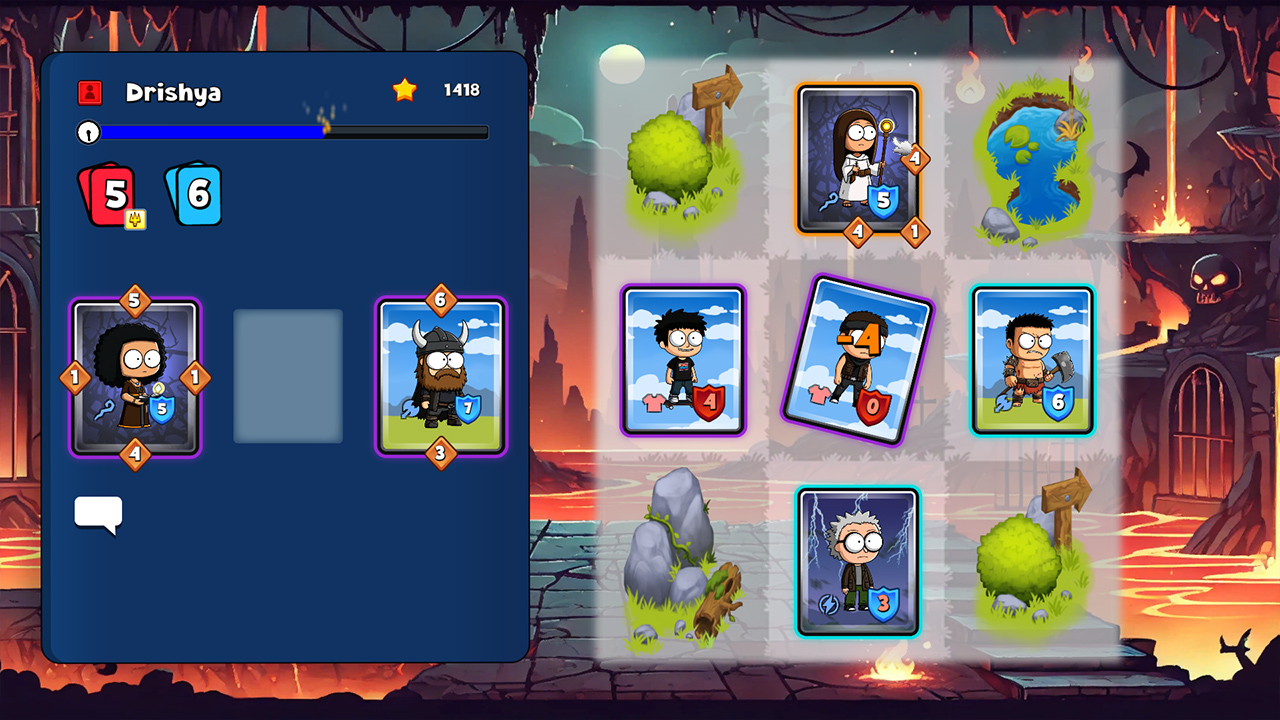Choose the white-robed staff mage board card
The image size is (1280, 720).
(x=858, y=160)
